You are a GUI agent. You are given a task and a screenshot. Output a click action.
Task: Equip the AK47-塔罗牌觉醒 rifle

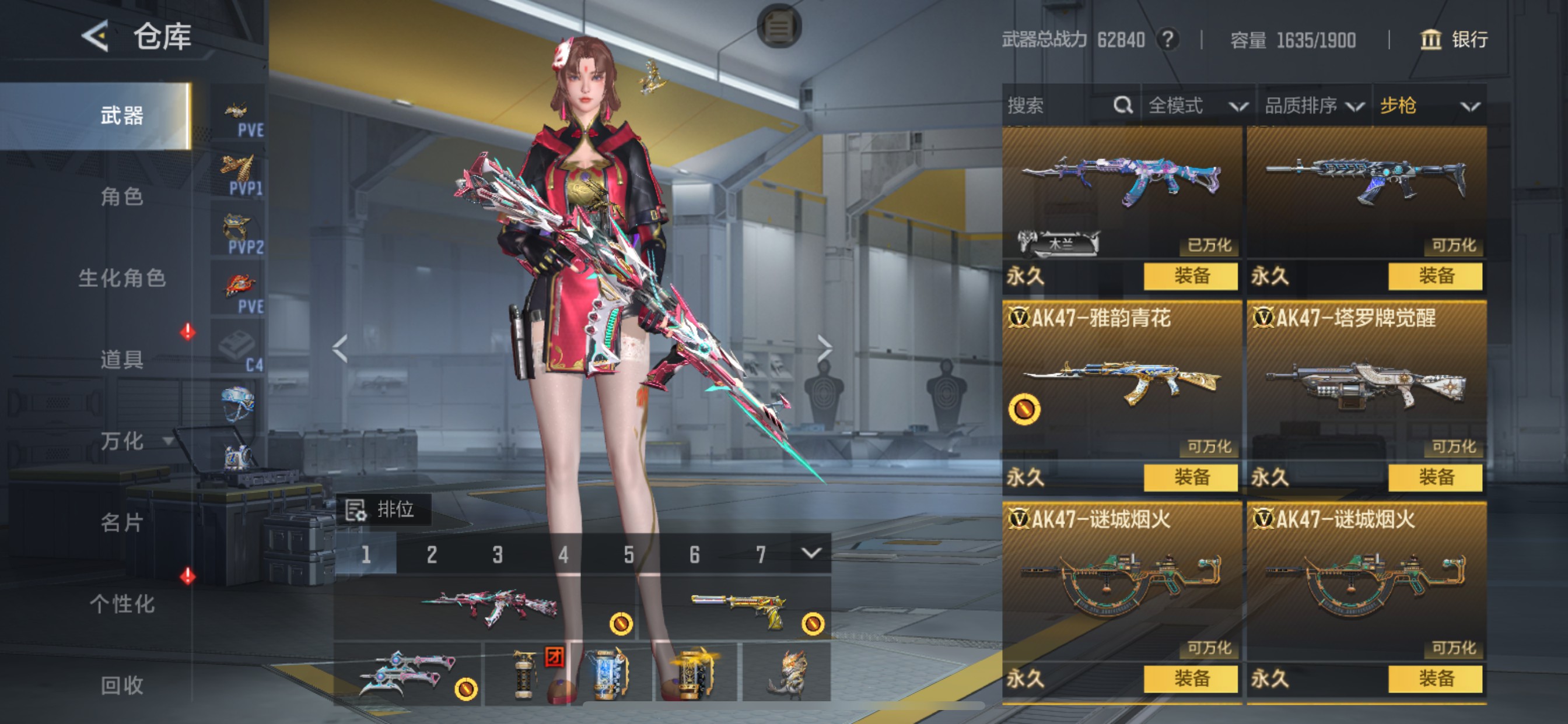(1434, 477)
